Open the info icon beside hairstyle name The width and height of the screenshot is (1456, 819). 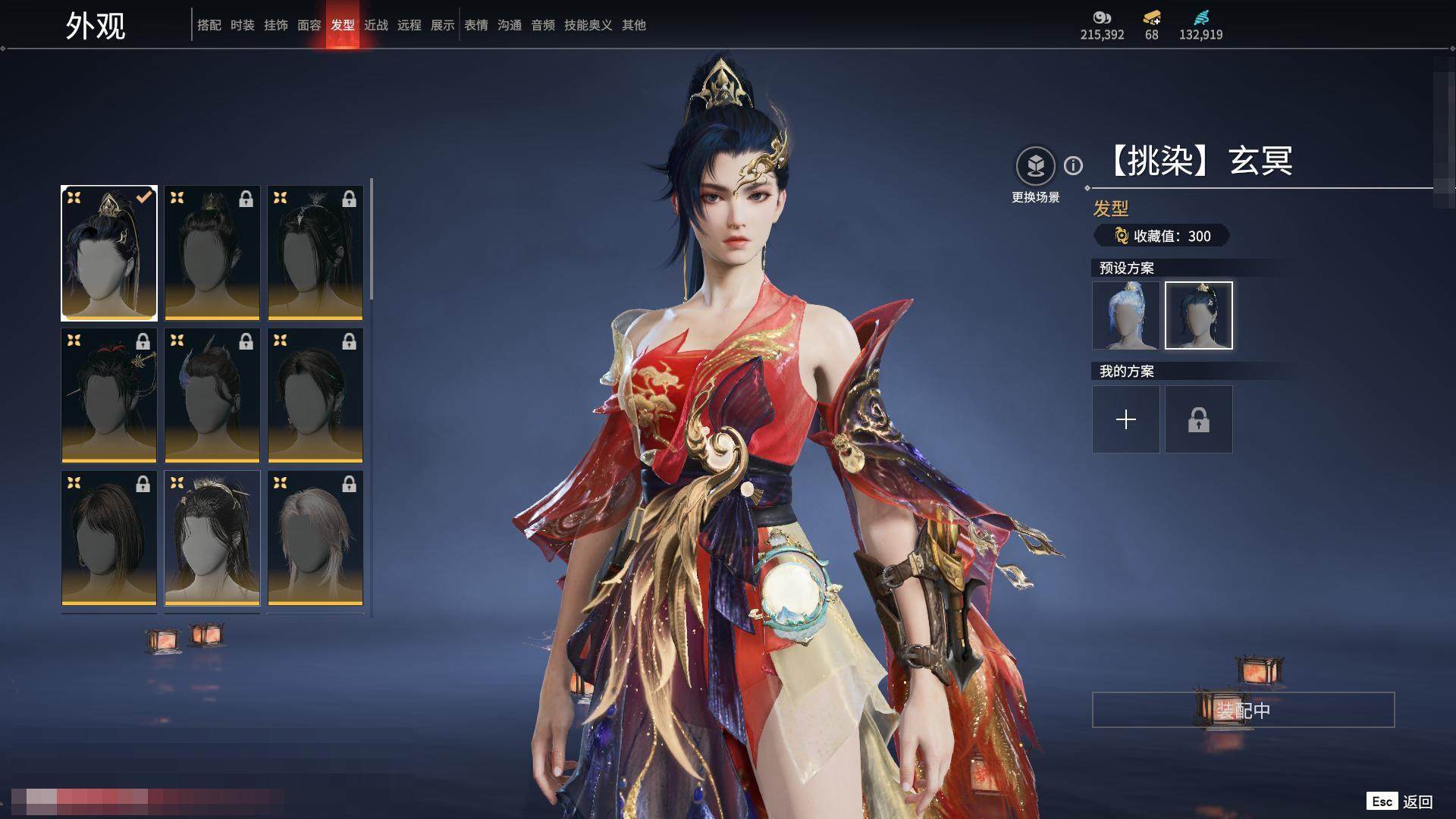(x=1073, y=165)
